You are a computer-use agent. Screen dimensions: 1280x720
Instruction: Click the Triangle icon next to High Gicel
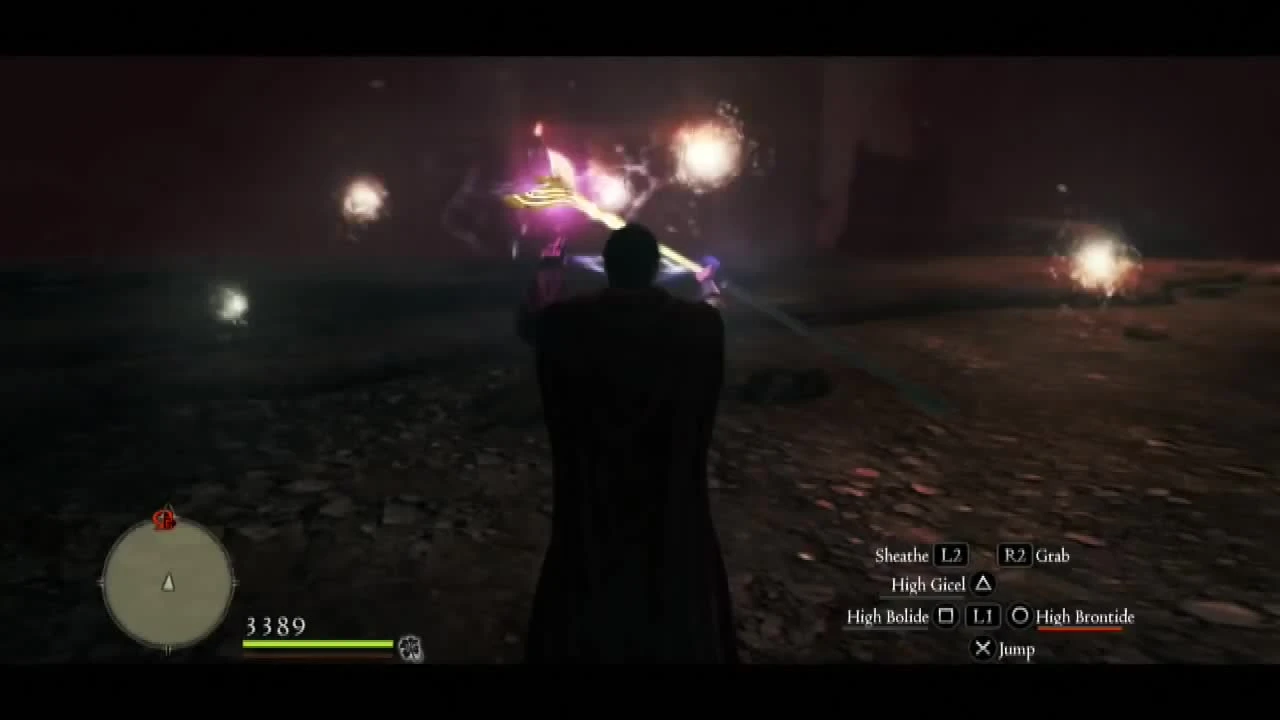tap(983, 585)
